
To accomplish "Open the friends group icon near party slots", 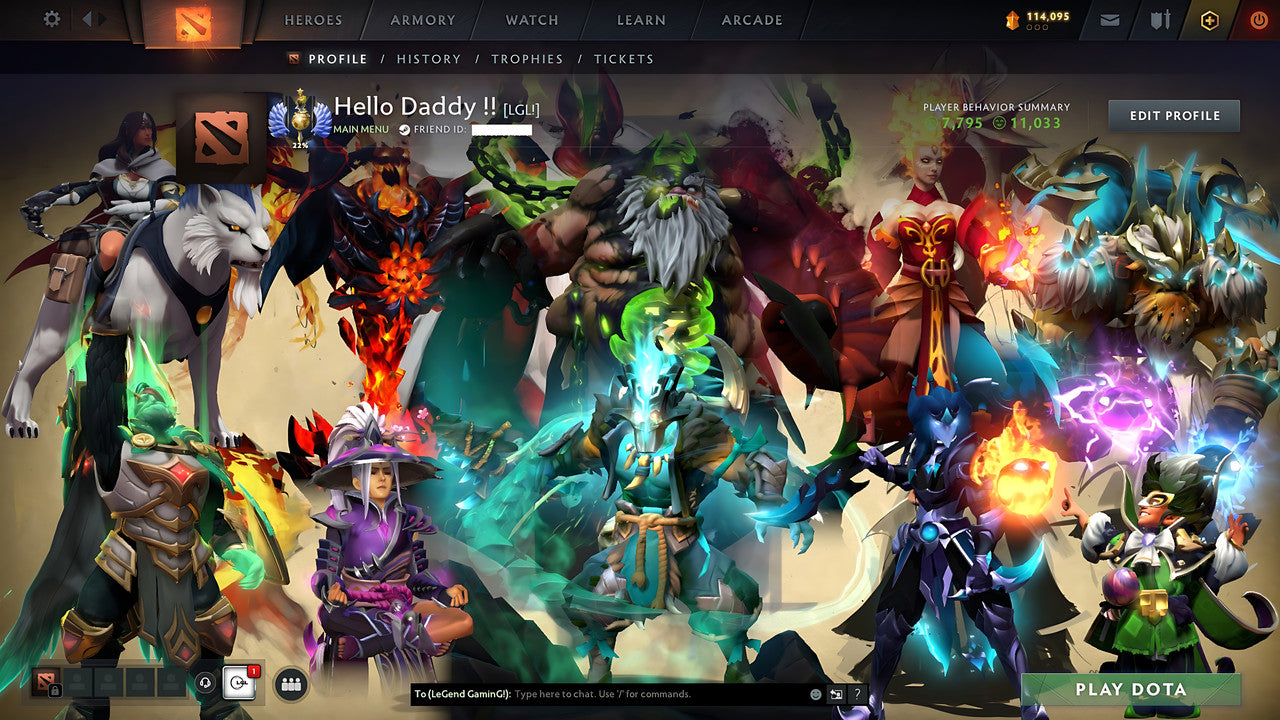I will click(x=289, y=684).
